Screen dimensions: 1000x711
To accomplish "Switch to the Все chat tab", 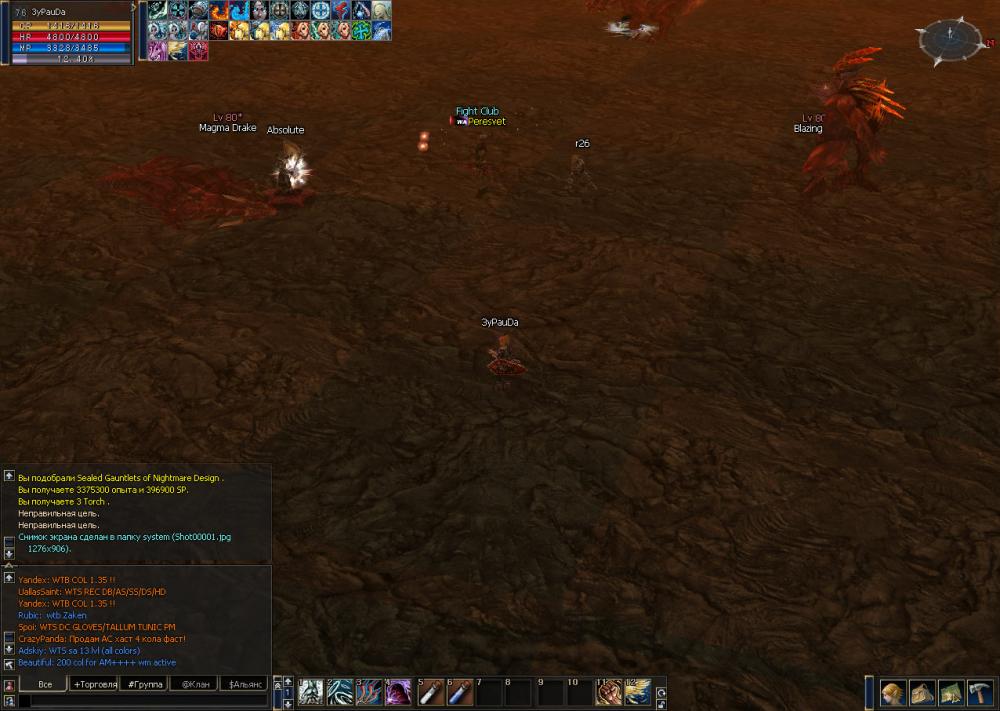I will coord(44,684).
